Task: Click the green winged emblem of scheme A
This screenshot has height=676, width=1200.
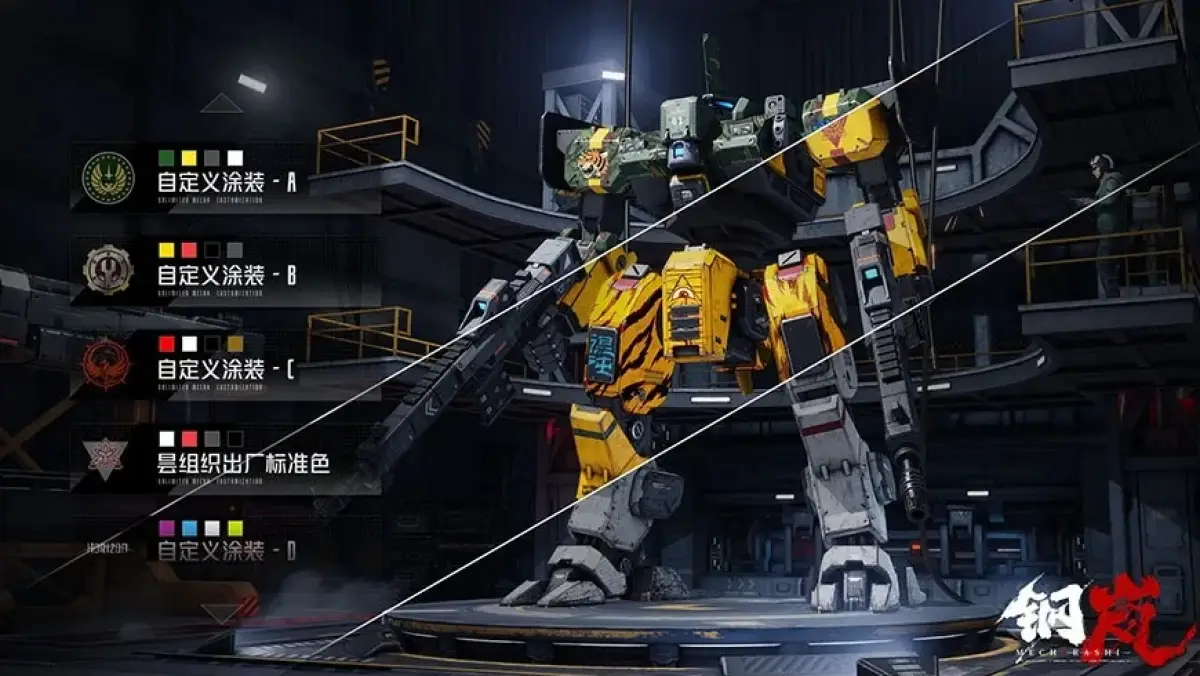Action: (x=108, y=177)
